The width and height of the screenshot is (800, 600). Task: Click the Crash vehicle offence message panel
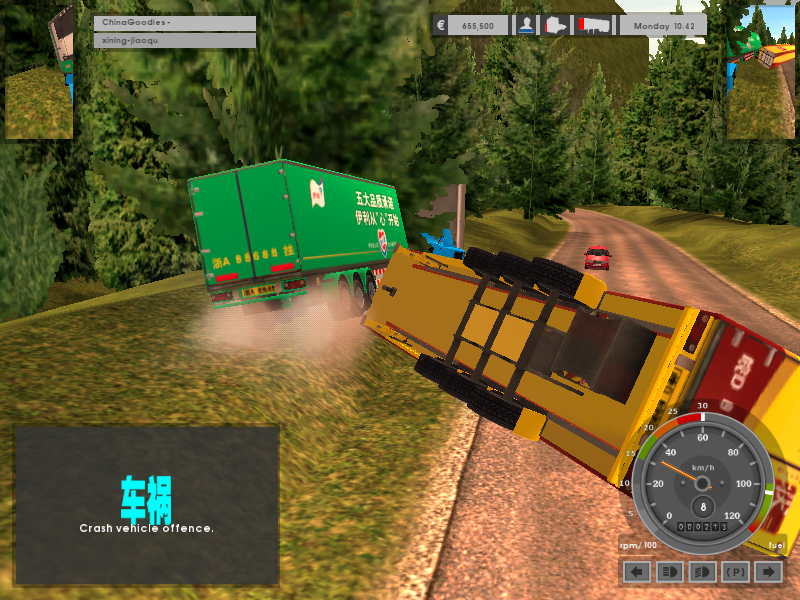pos(146,505)
